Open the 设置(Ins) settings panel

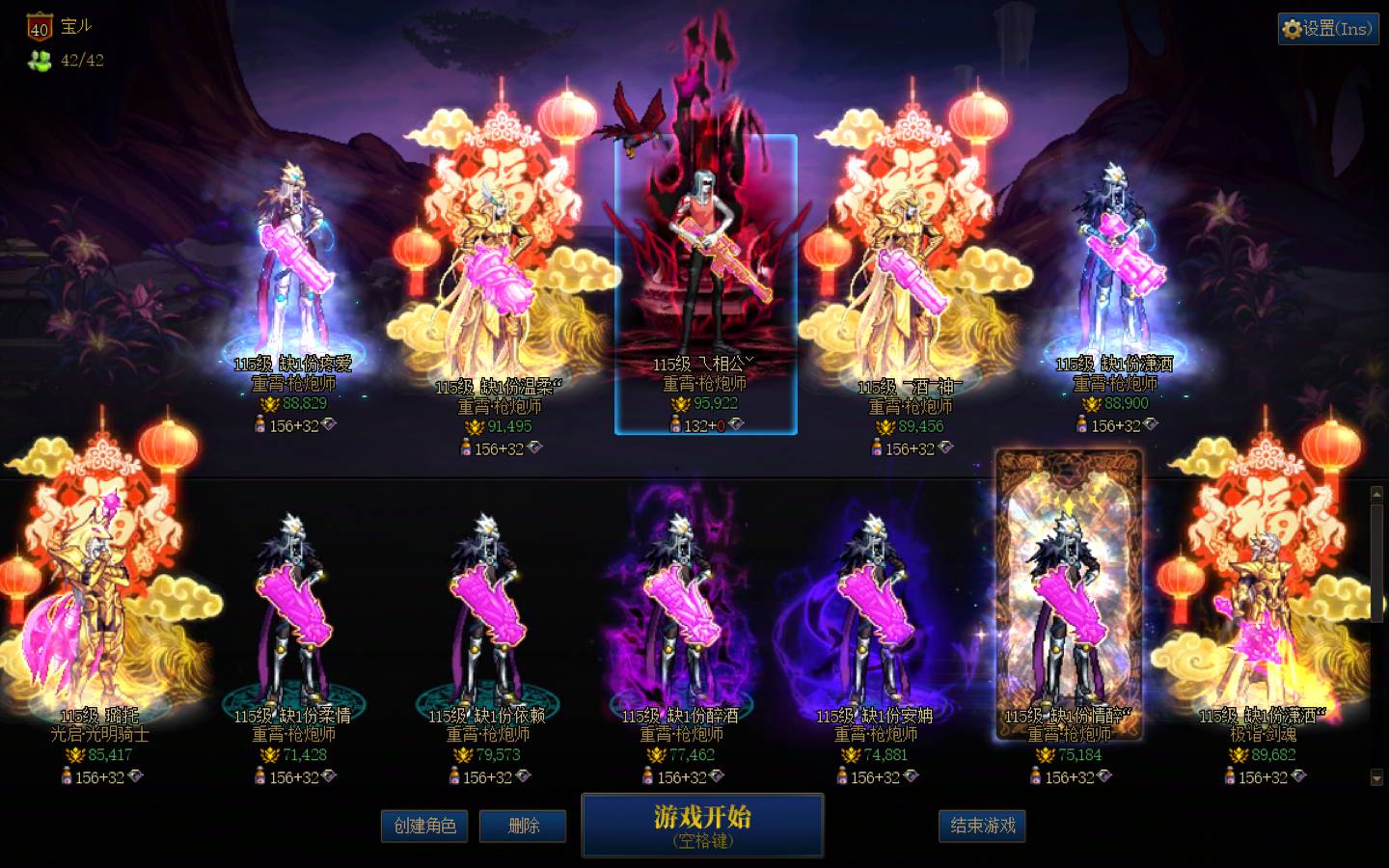point(1327,29)
